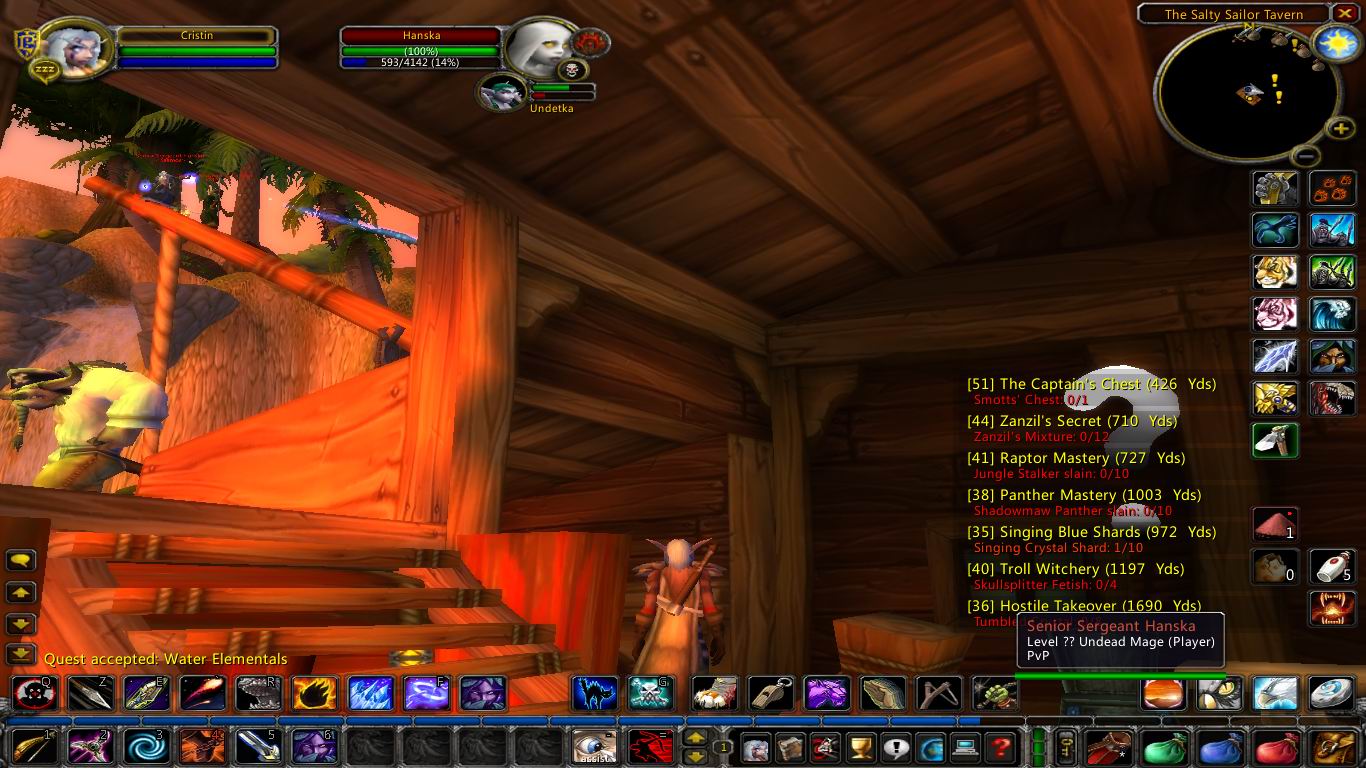Open the brown backpack on the bag bar
This screenshot has width=1366, height=768.
(1108, 747)
